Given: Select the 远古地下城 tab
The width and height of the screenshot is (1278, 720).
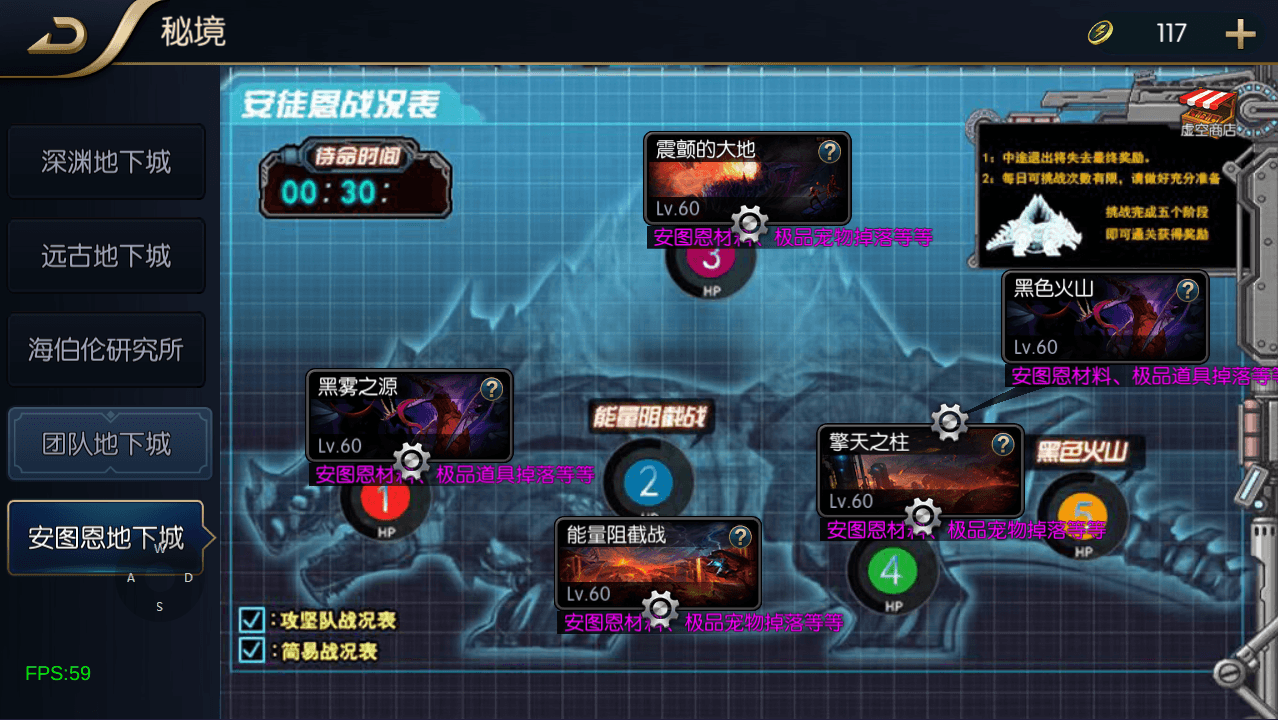Looking at the screenshot, I should [x=106, y=256].
